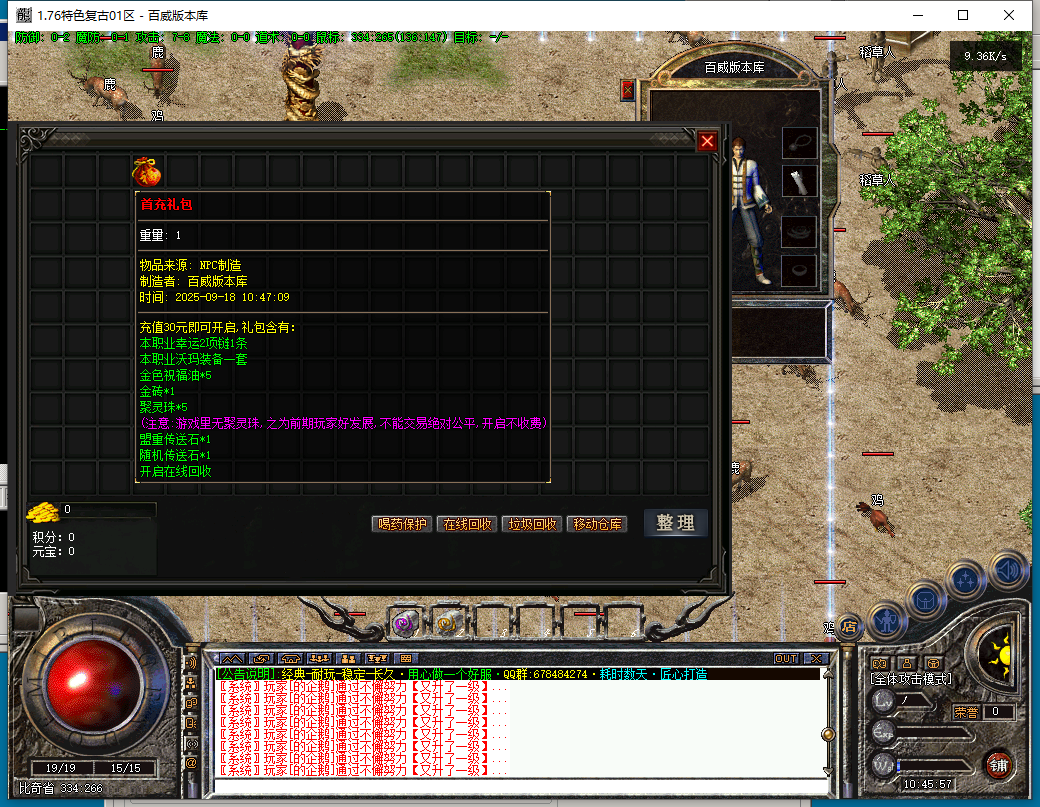This screenshot has width=1040, height=807.
Task: Toggle the speaker sound round button
Action: point(1009,570)
